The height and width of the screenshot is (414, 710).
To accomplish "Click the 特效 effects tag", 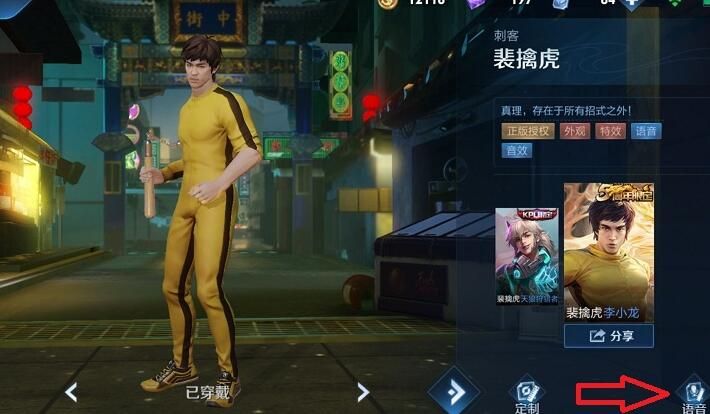I will click(x=610, y=131).
